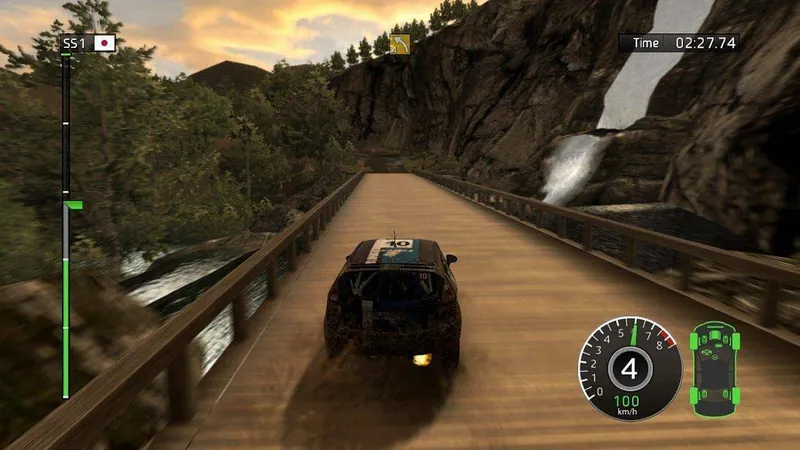Click the Japan flag next to SS1
The image size is (800, 450).
tap(104, 43)
